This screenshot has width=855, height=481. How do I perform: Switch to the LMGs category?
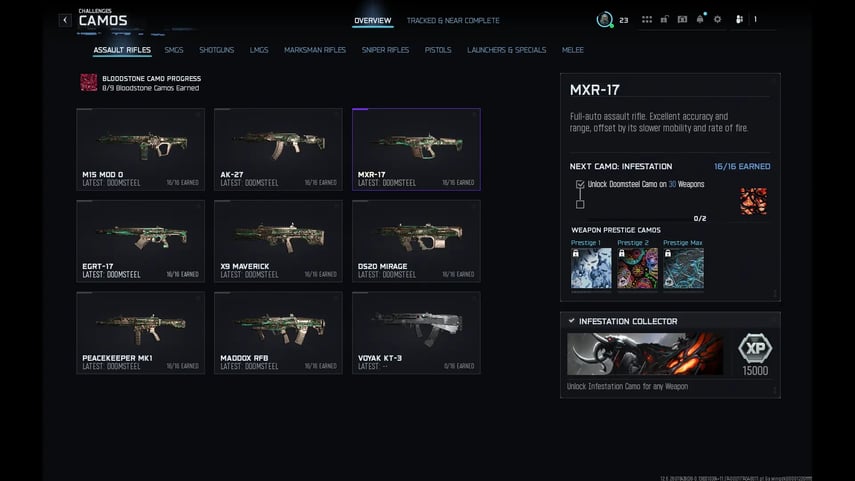pyautogui.click(x=259, y=50)
